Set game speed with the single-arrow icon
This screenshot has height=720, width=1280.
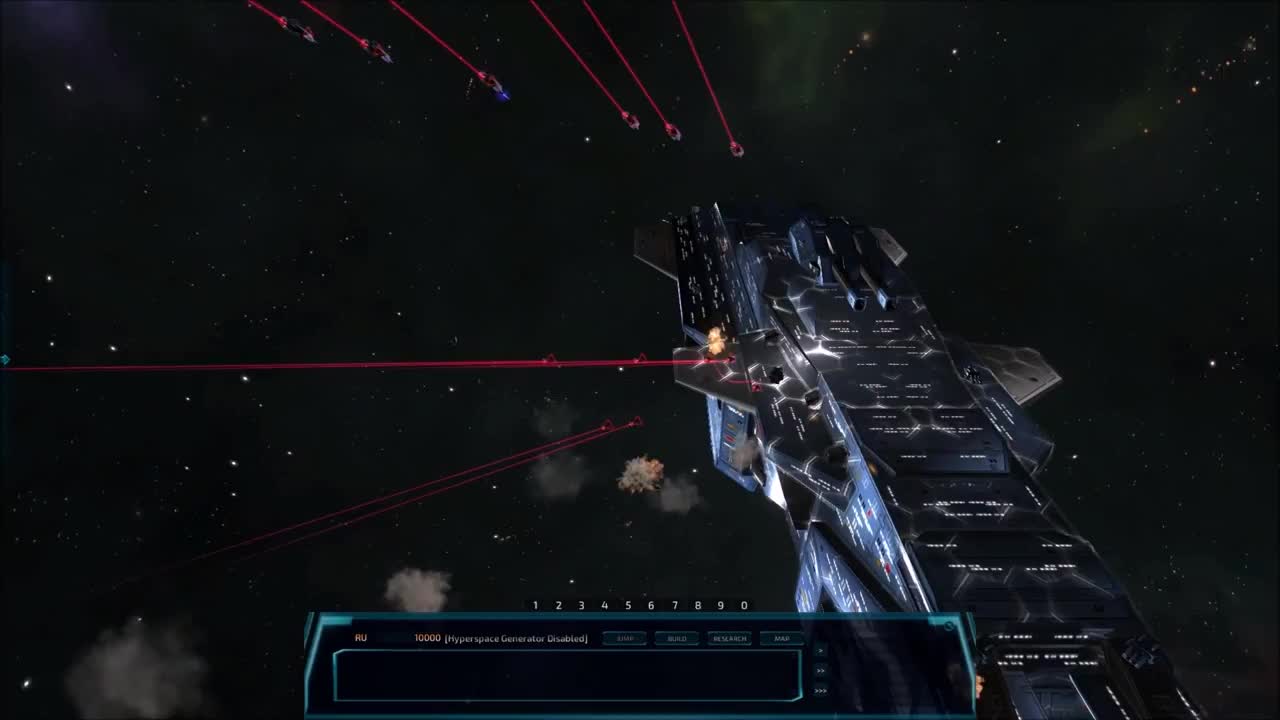(821, 652)
